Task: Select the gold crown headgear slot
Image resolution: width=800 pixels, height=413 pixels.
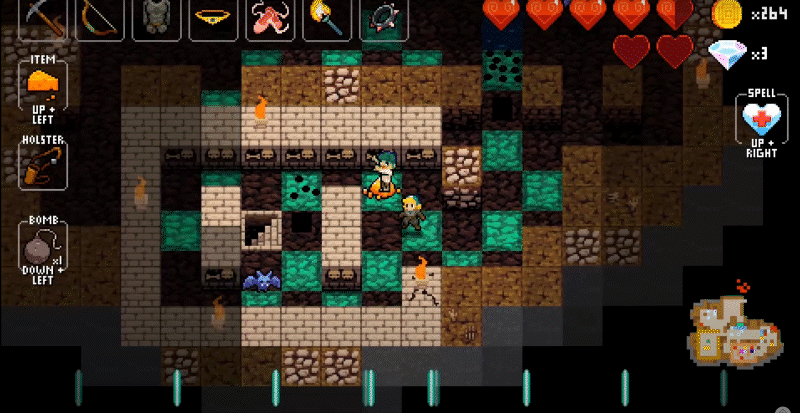Action: click(212, 18)
